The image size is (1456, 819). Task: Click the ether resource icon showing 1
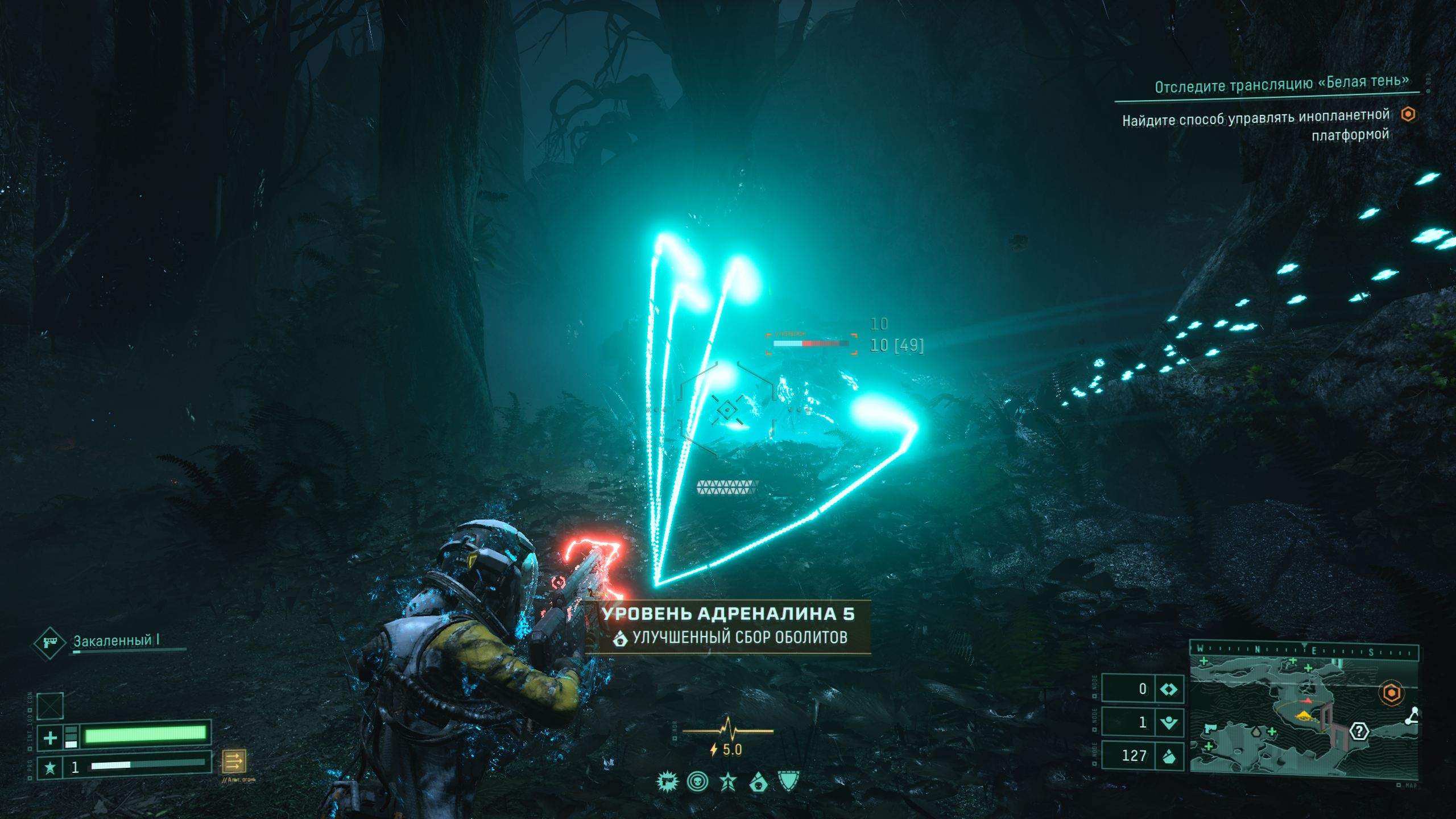click(x=1169, y=723)
